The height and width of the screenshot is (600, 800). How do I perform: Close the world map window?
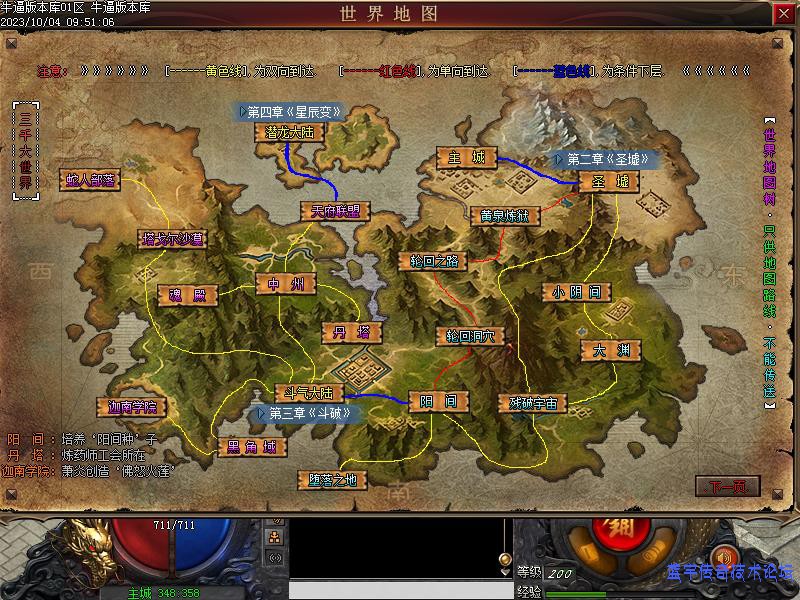click(x=784, y=14)
